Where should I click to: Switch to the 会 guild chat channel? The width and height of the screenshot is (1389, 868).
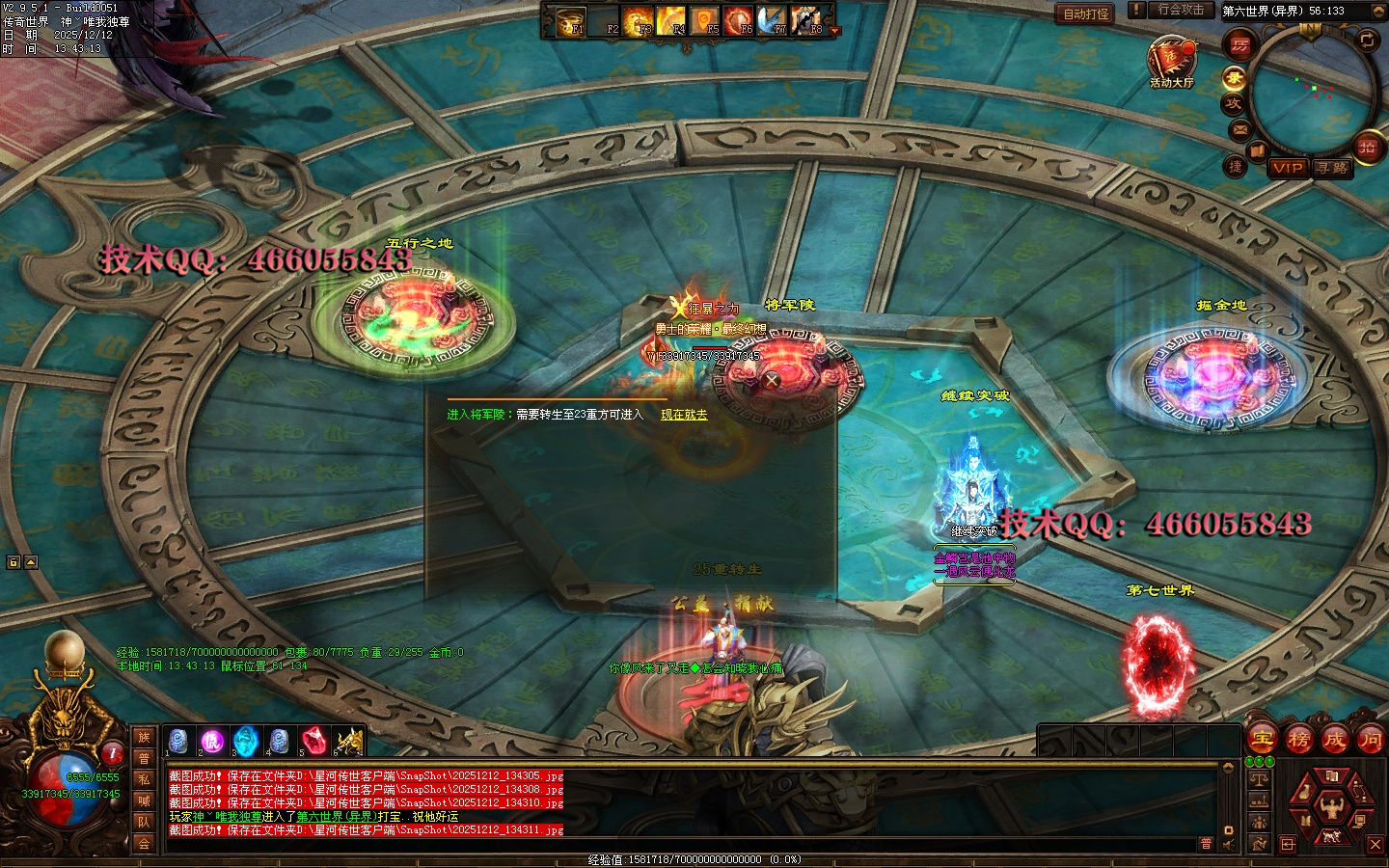(x=144, y=843)
